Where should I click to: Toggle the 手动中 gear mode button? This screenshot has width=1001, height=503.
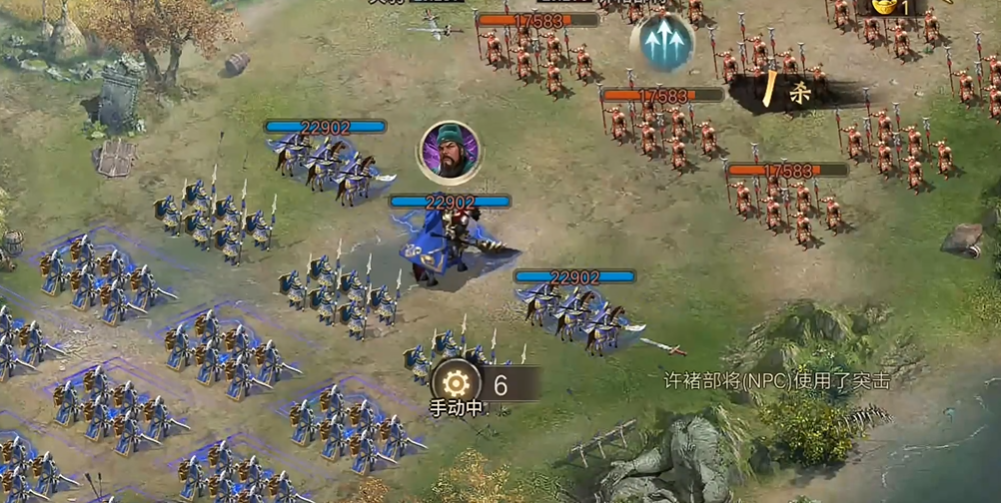click(455, 382)
